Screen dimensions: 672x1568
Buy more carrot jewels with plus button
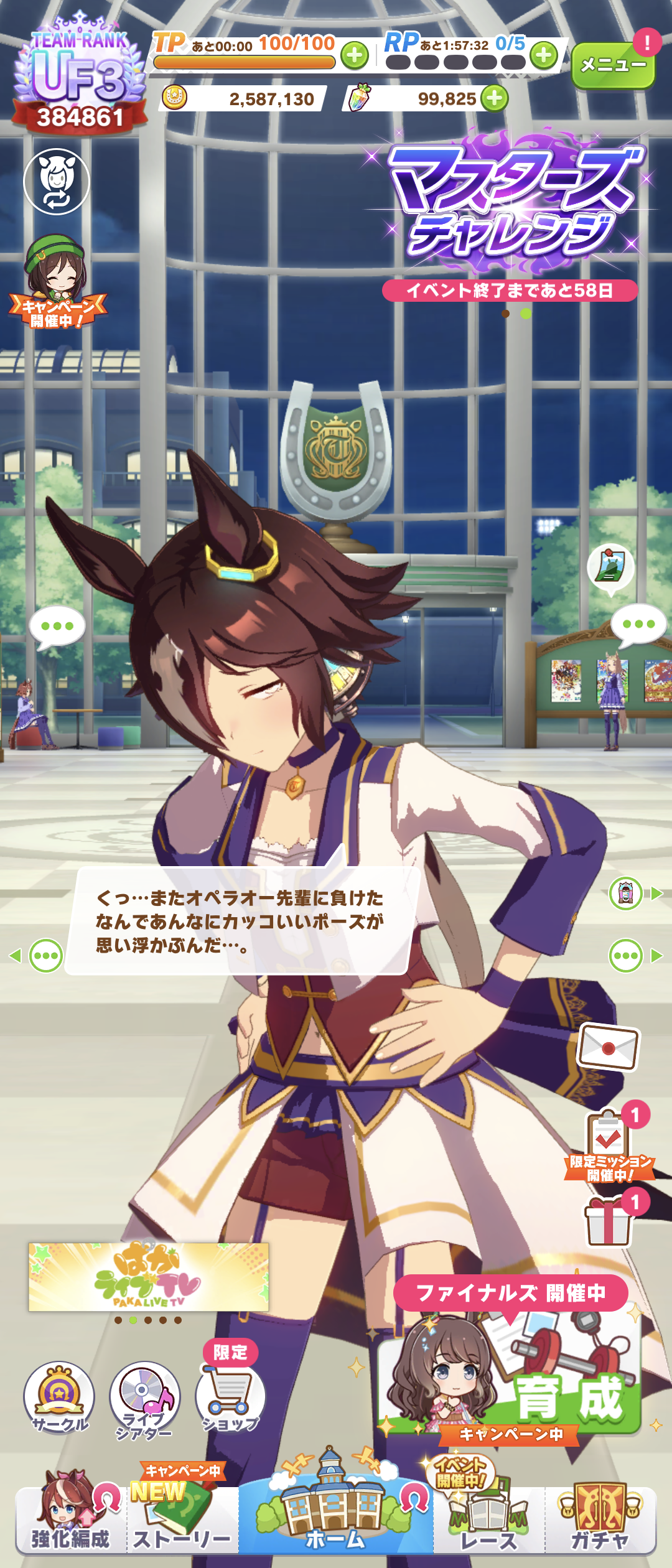[495, 99]
